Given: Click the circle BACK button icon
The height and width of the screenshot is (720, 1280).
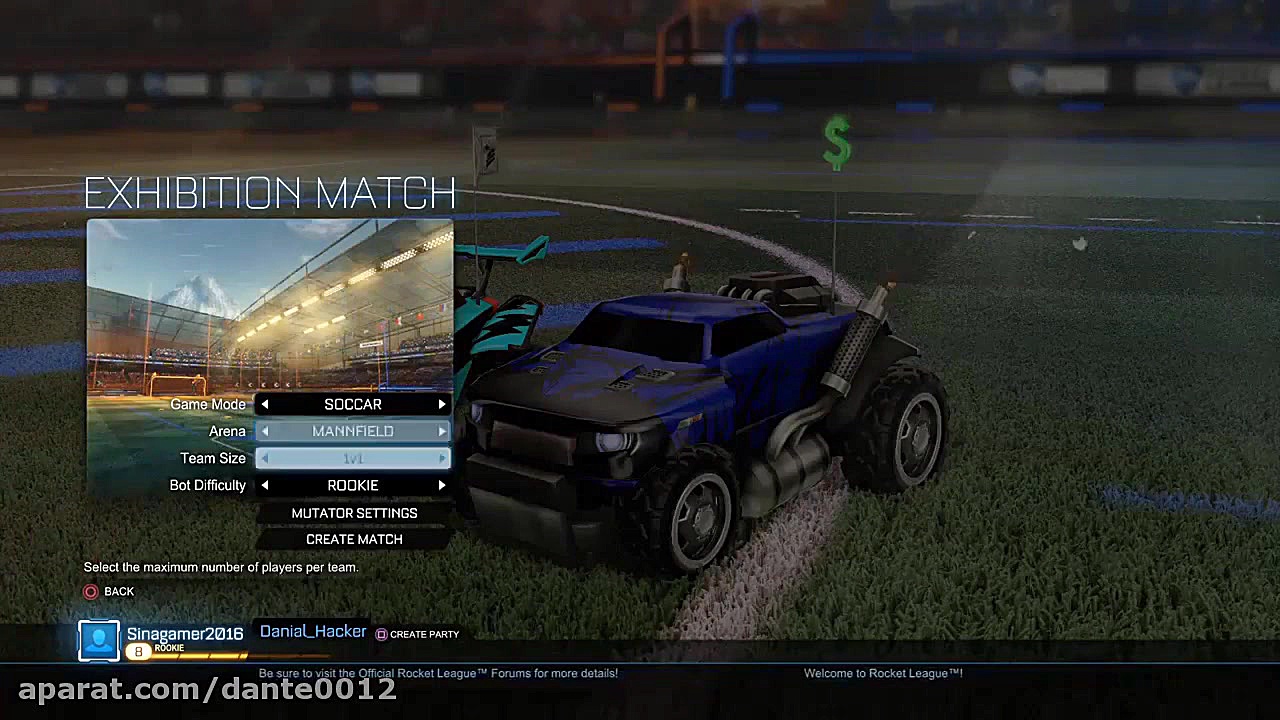Looking at the screenshot, I should click(x=90, y=591).
